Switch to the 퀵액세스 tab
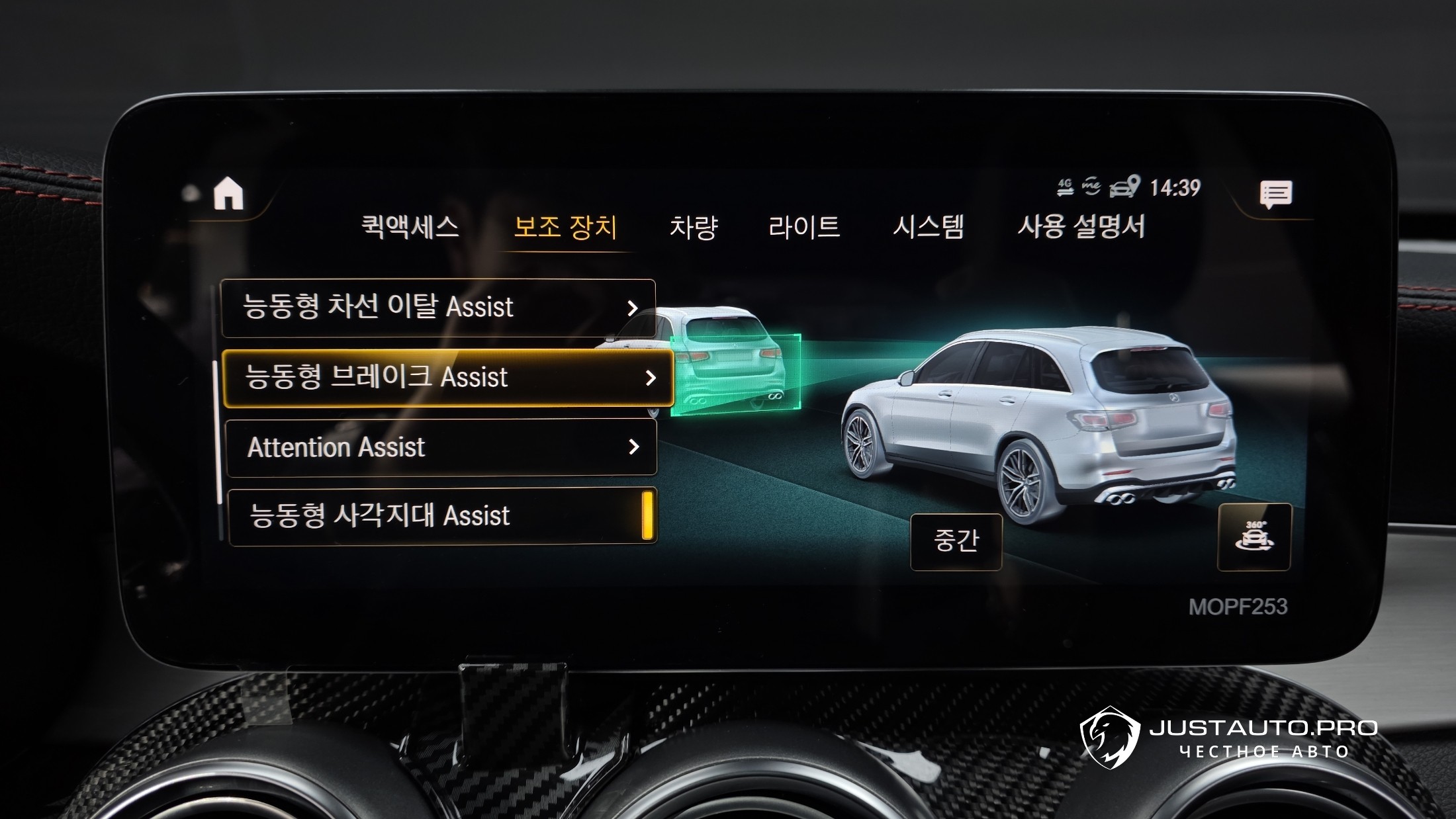This screenshot has height=819, width=1456. coord(410,227)
